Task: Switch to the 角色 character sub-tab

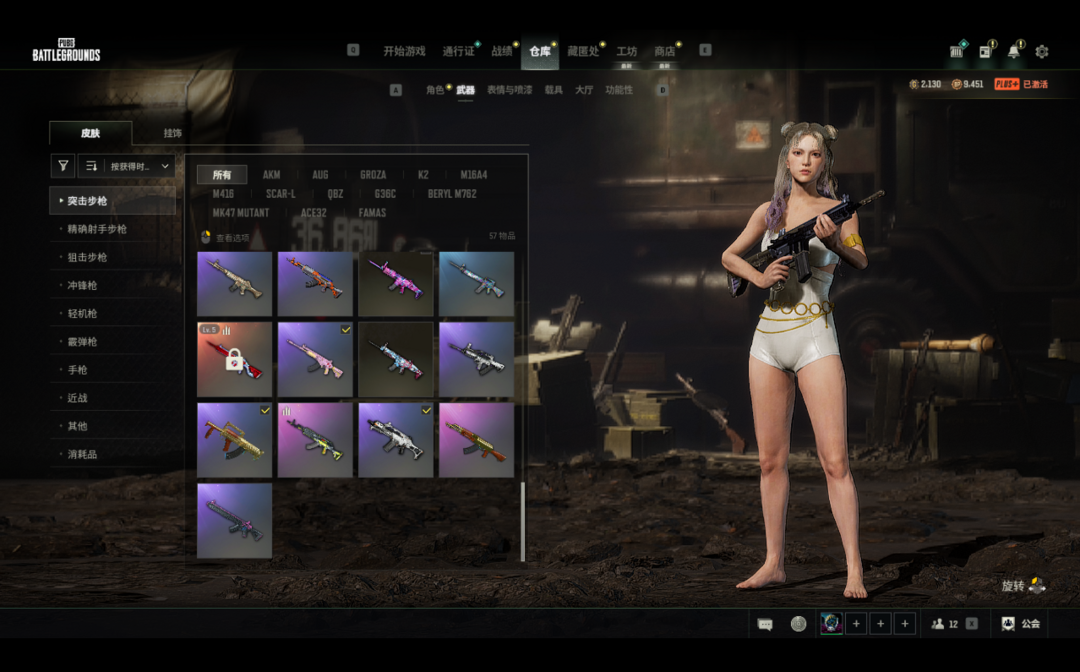Action: tap(435, 90)
